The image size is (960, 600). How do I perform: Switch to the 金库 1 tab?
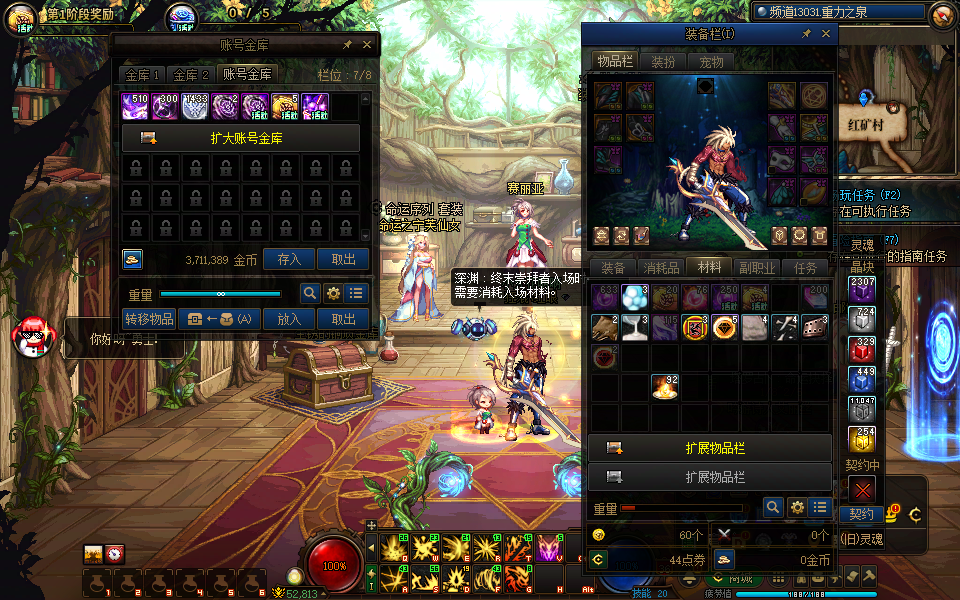click(141, 75)
